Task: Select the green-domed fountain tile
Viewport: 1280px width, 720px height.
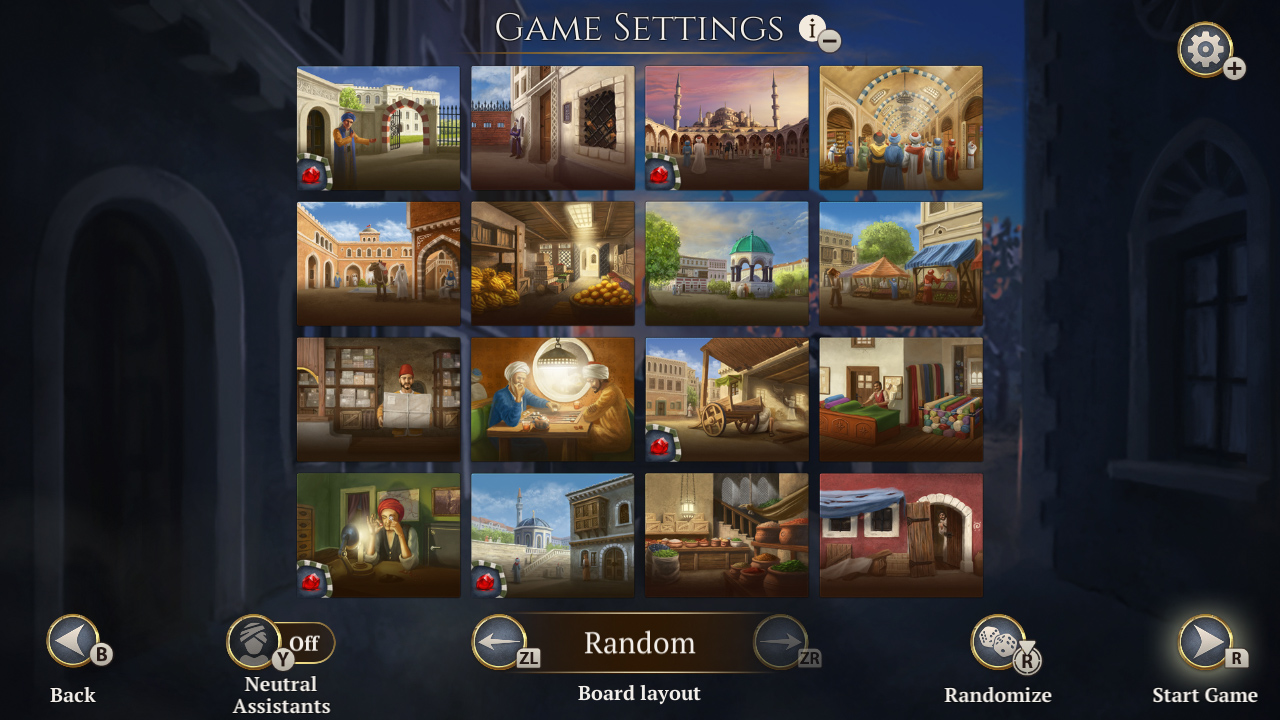Action: (x=726, y=263)
